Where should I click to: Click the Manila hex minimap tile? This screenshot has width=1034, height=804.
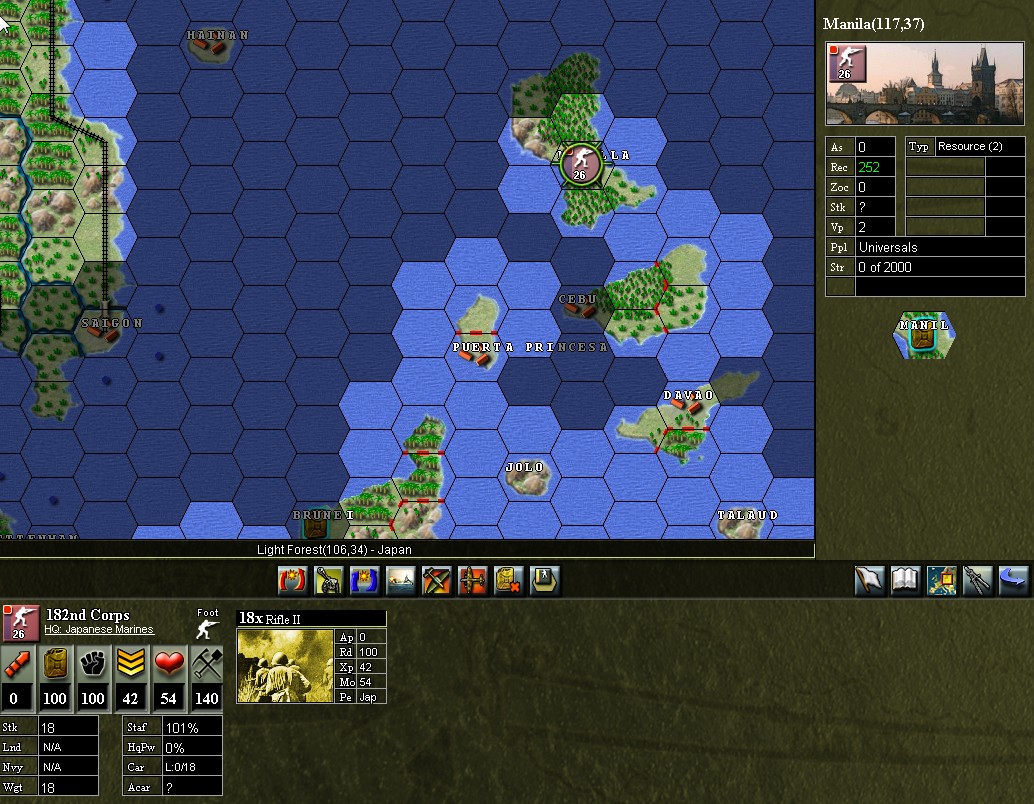[x=924, y=335]
